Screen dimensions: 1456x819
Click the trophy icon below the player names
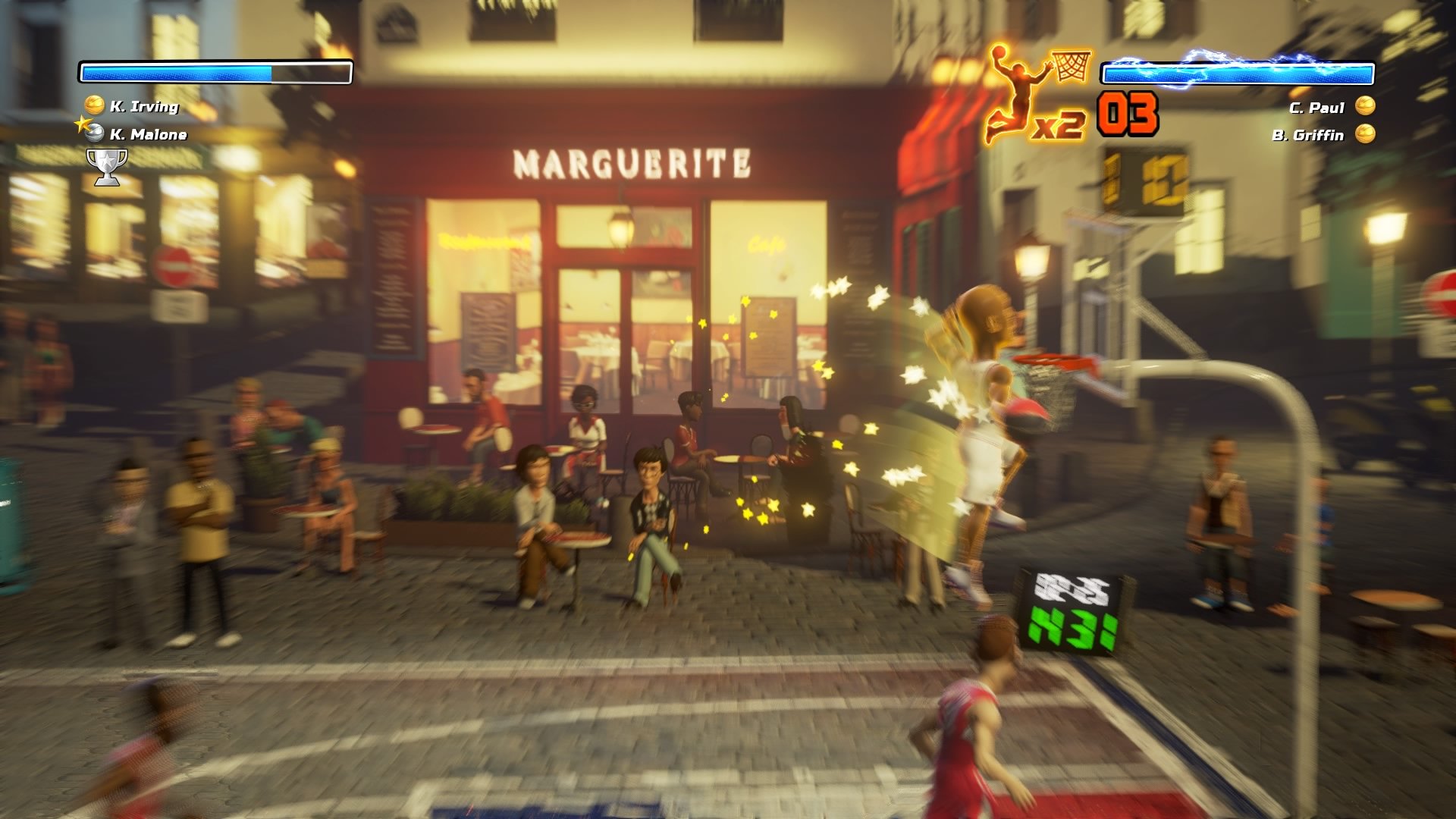[106, 165]
